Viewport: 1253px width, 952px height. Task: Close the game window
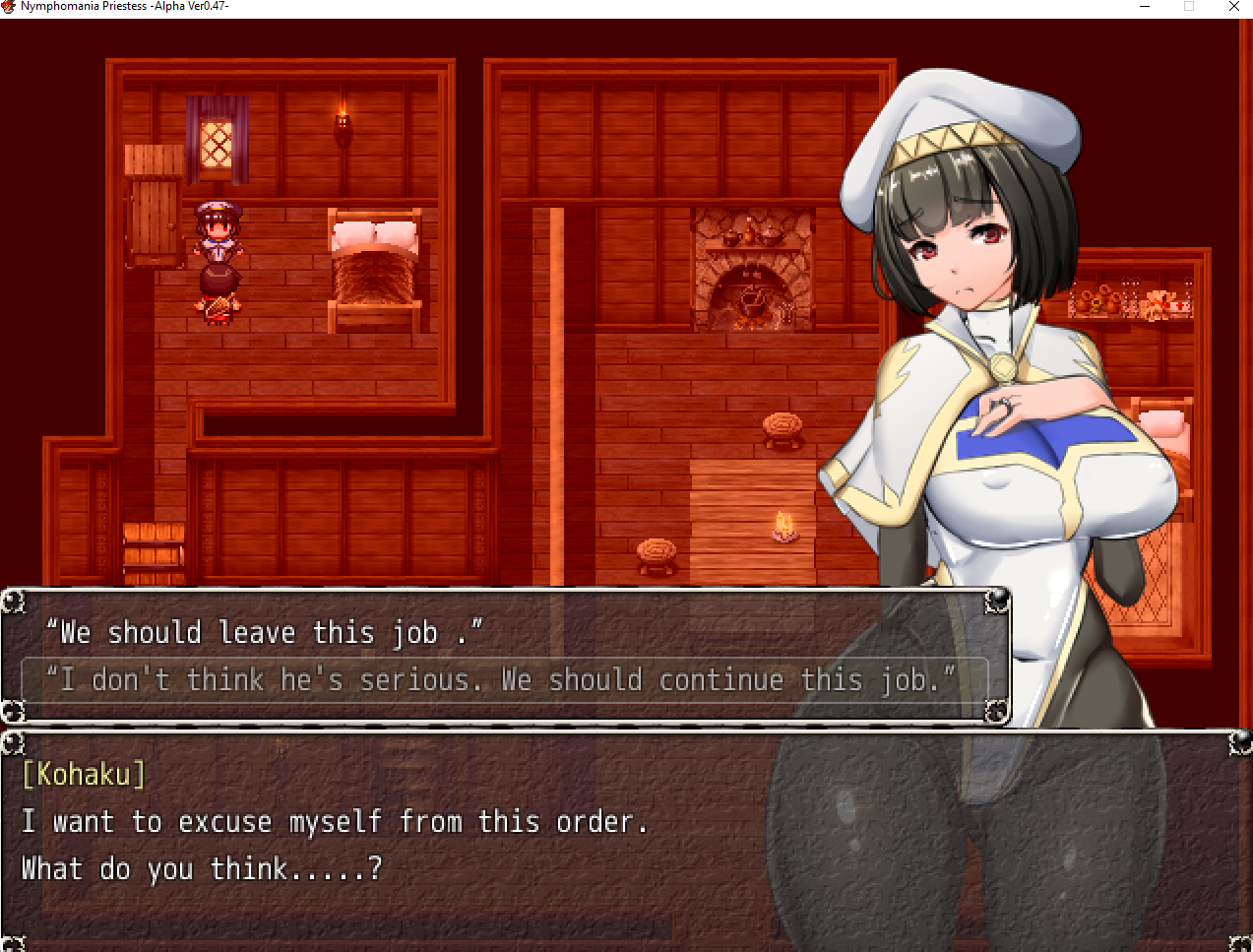point(1233,7)
